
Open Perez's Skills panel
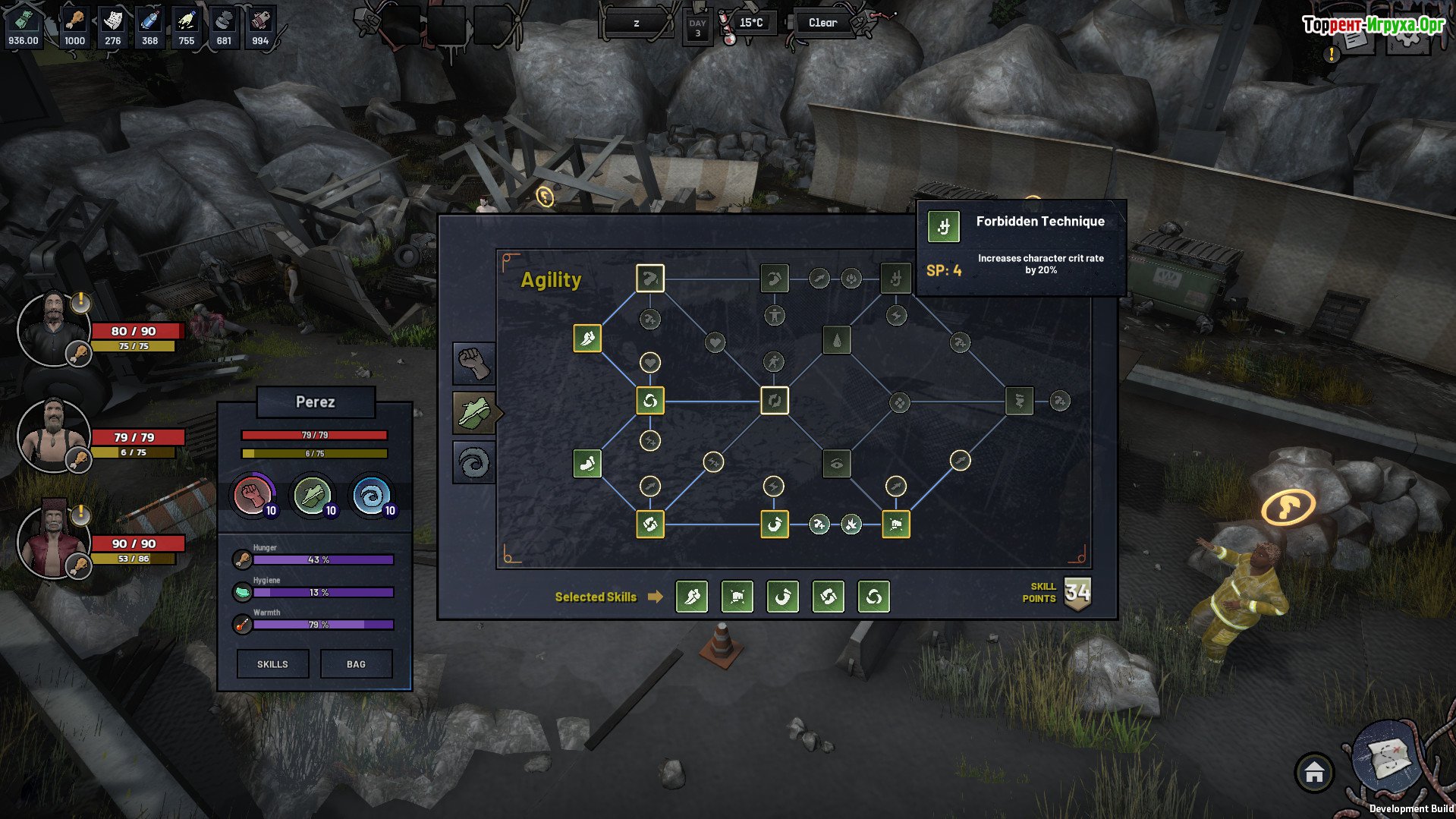point(272,664)
